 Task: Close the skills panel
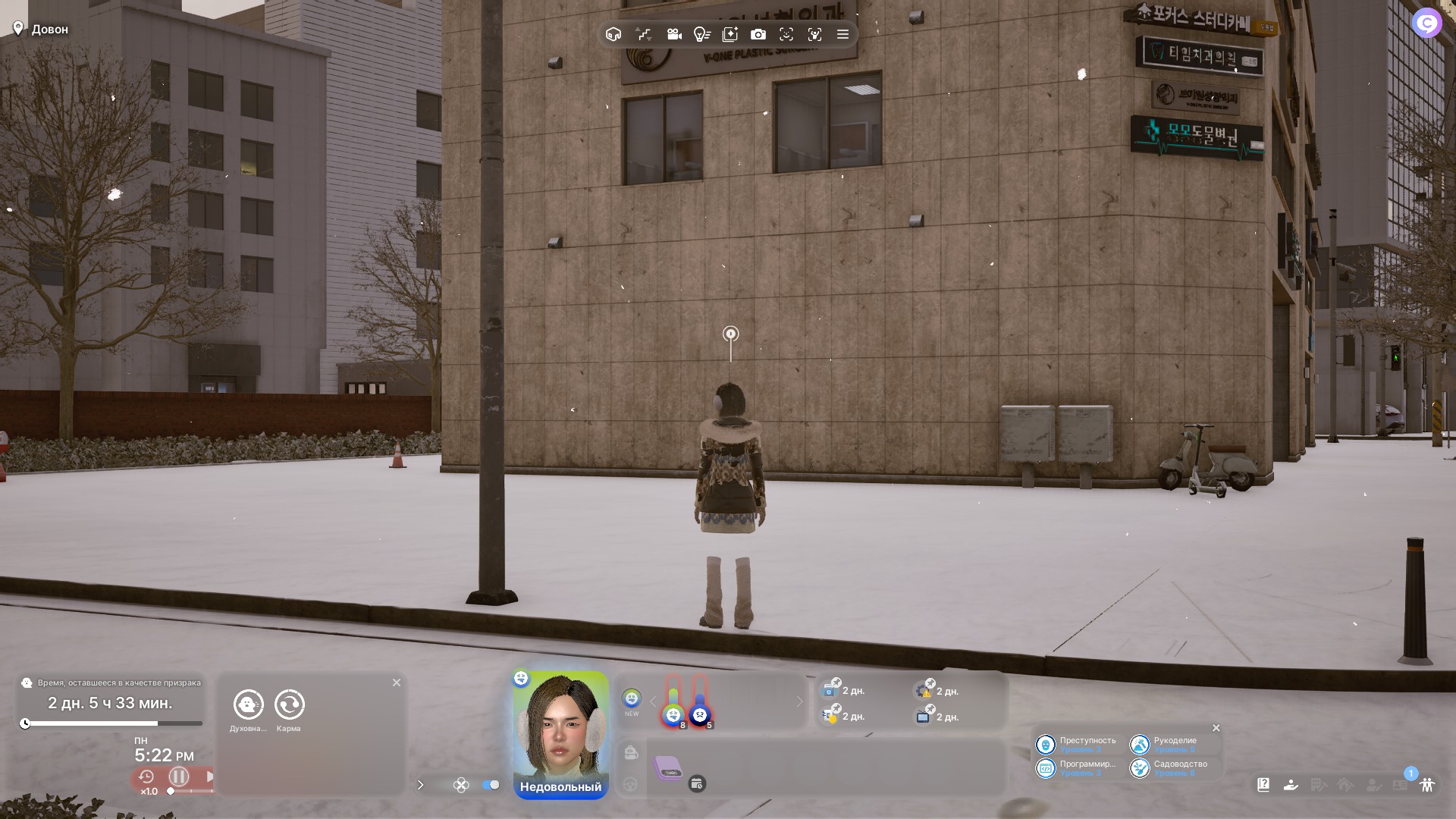[x=1216, y=728]
